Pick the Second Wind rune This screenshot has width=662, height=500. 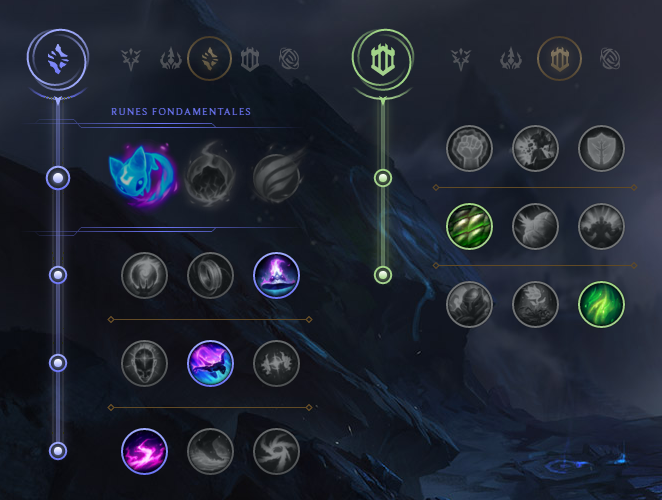(535, 226)
